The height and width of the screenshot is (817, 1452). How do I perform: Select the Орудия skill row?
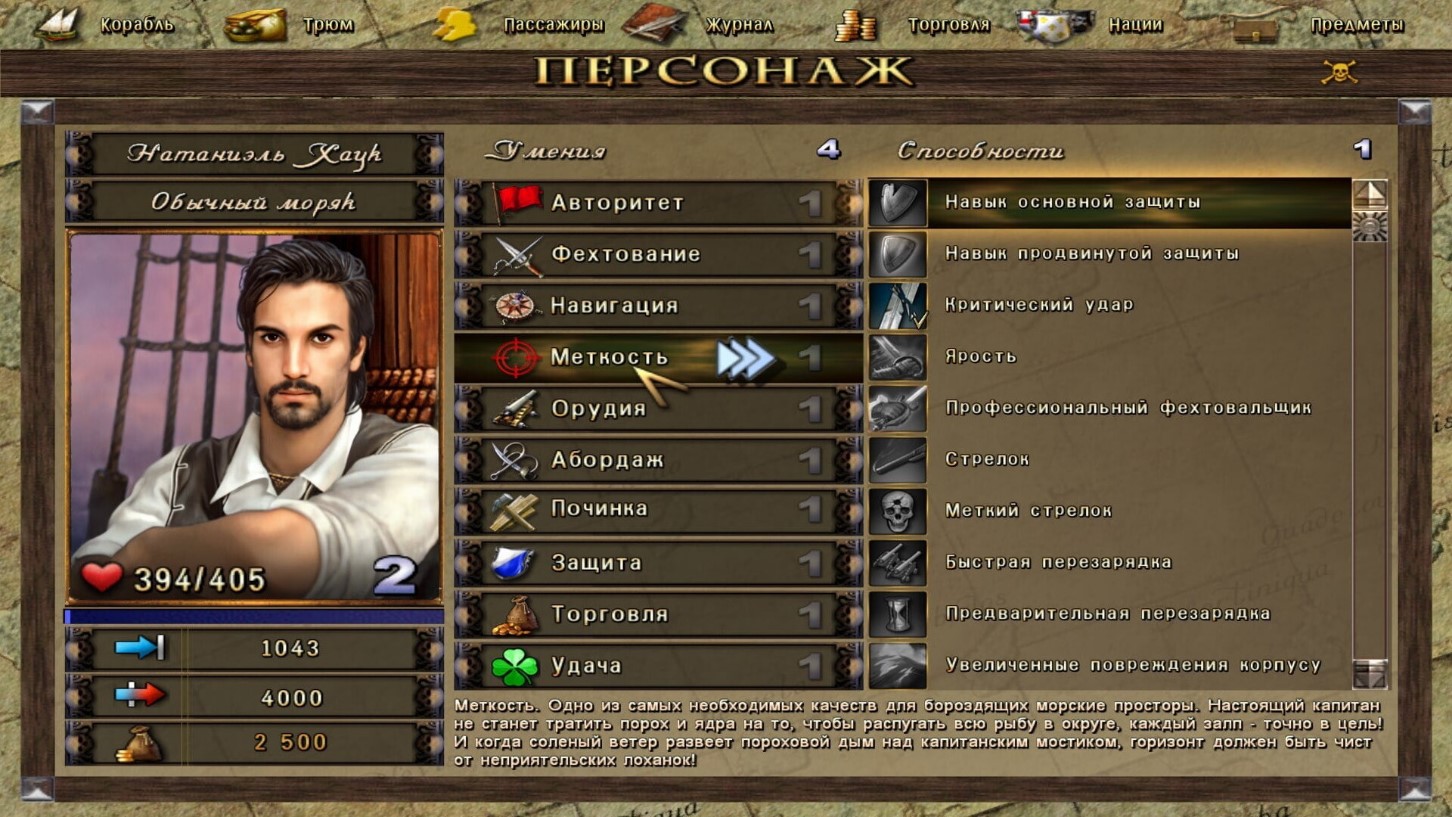pos(658,409)
